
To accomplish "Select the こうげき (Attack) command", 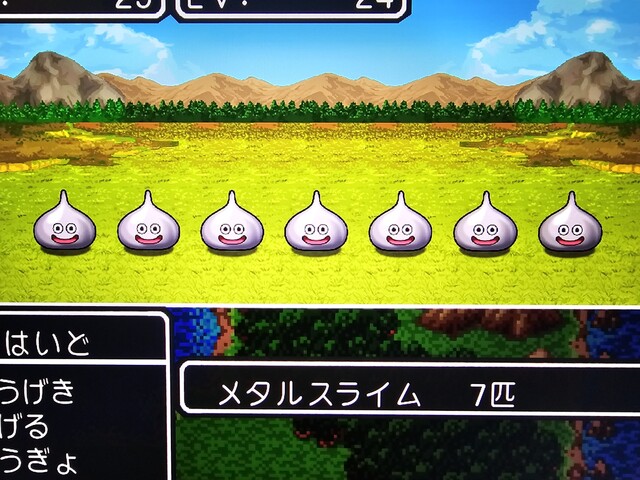I will click(x=40, y=391).
